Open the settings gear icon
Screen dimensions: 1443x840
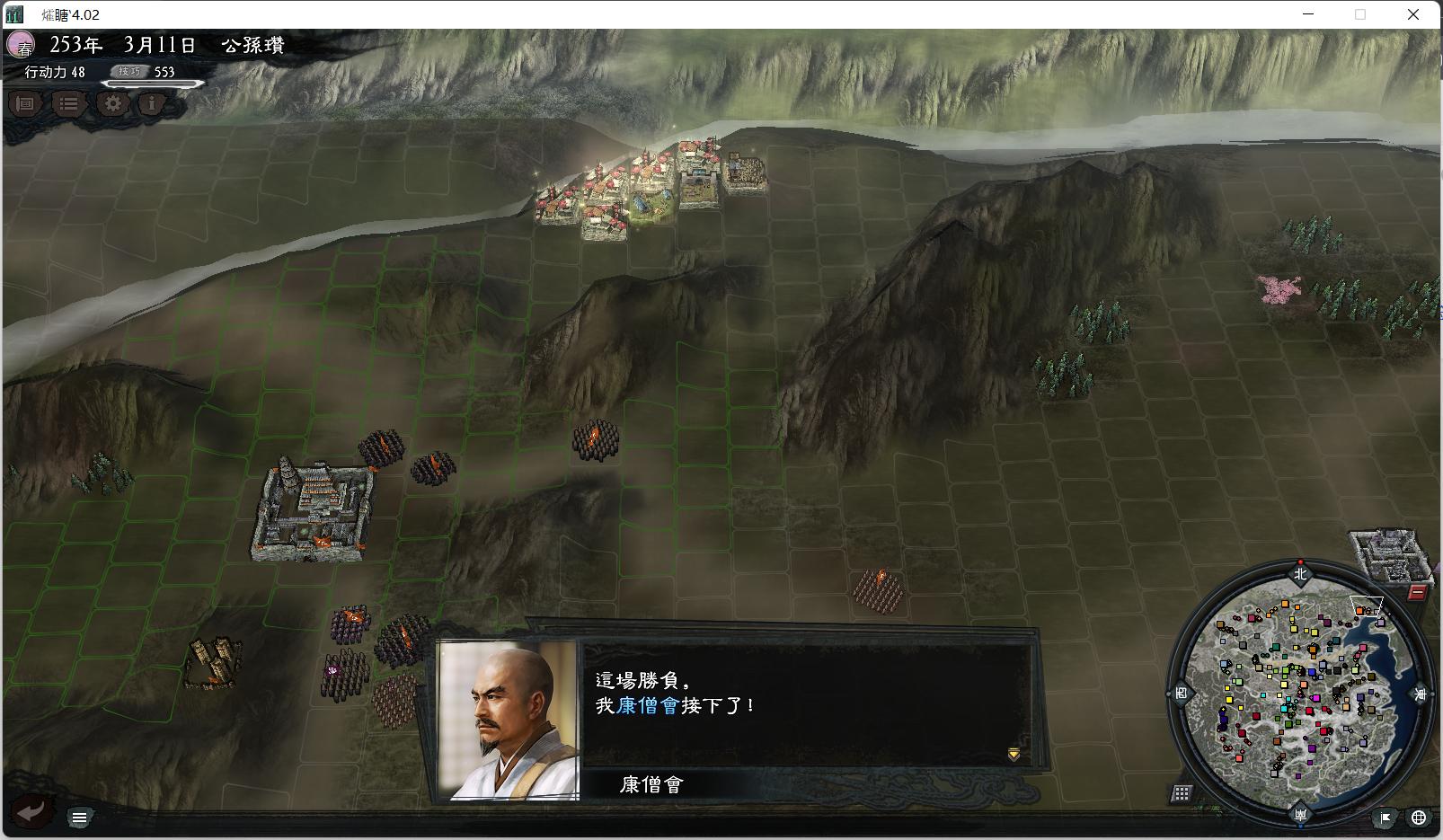(x=111, y=104)
